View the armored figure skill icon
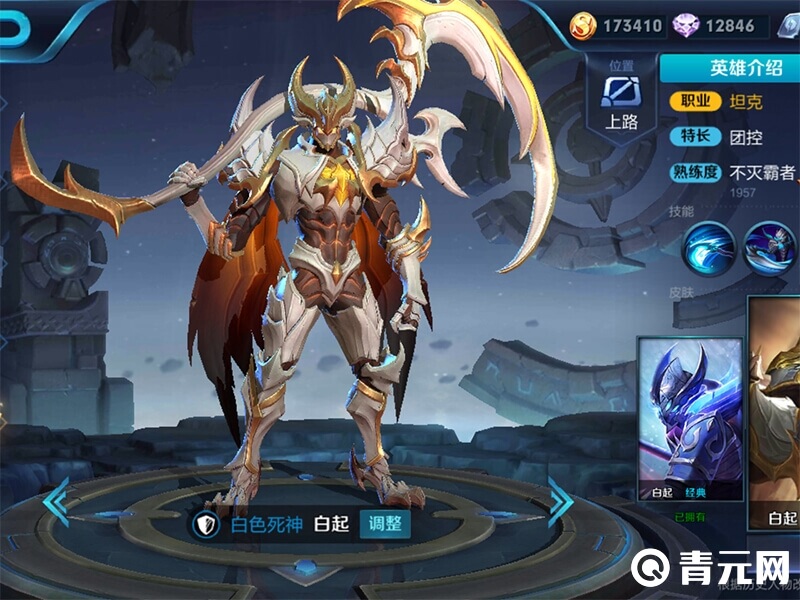Screen dimensions: 800x600 (x=769, y=247)
